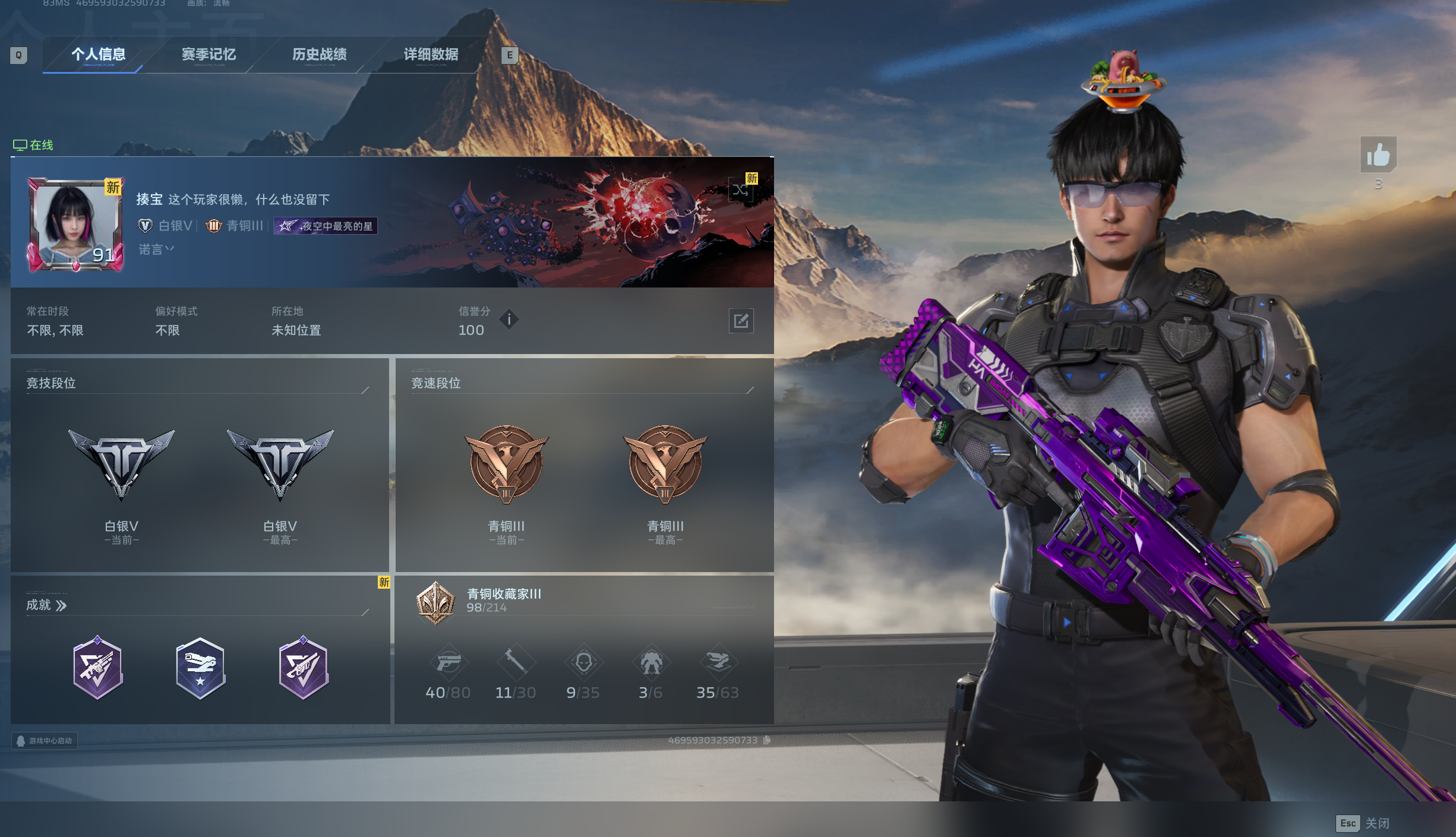Close the profile with the 关闭 button
Viewport: 1456px width, 837px height.
click(x=1363, y=823)
